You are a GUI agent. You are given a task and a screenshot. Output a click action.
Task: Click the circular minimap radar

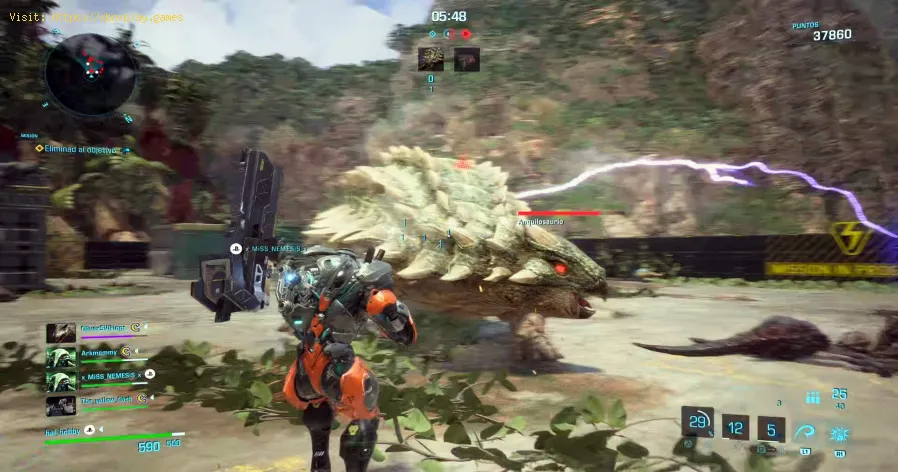89,72
